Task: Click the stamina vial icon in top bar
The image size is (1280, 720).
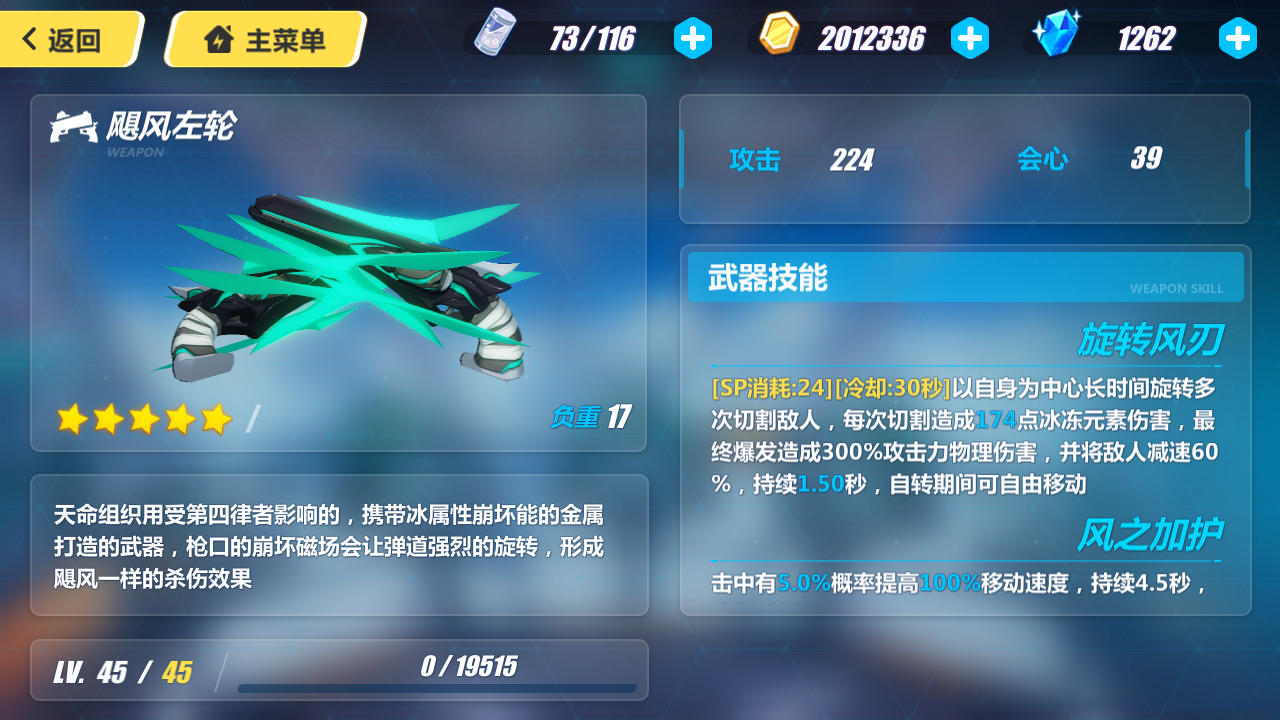Action: 493,33
